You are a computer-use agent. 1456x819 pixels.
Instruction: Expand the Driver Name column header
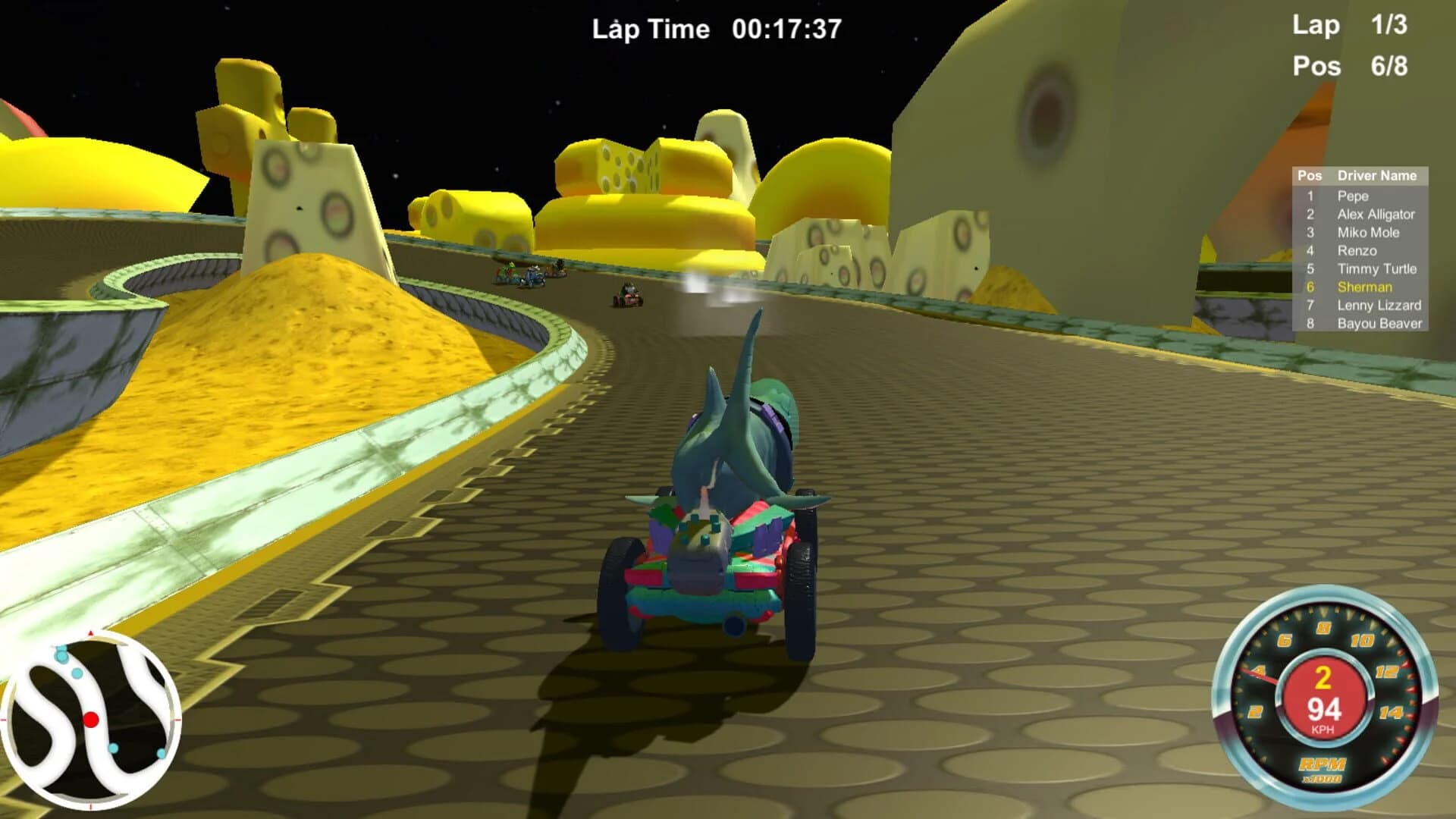point(1376,174)
